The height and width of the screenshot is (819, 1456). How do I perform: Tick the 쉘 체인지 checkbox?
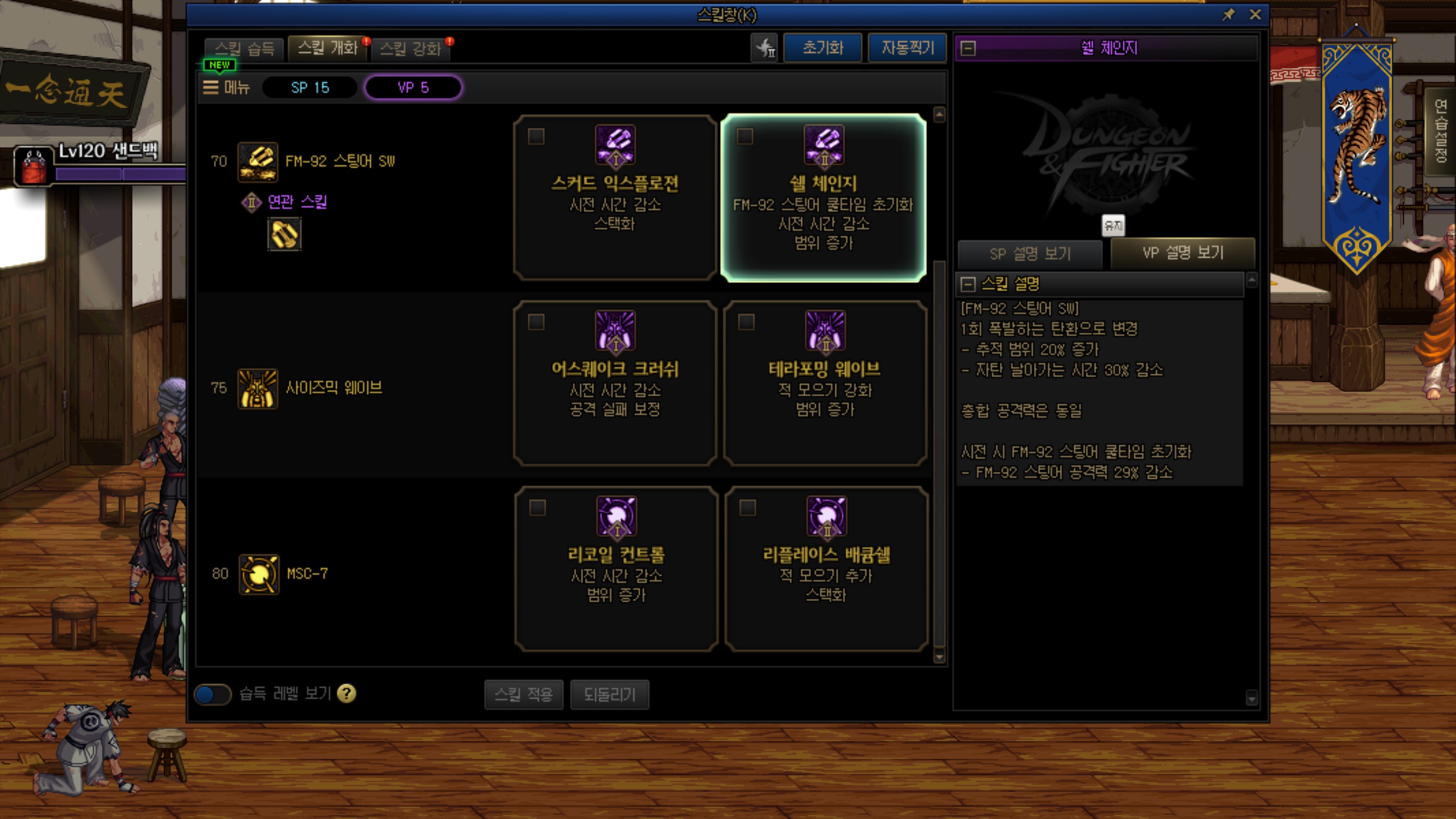coord(745,136)
